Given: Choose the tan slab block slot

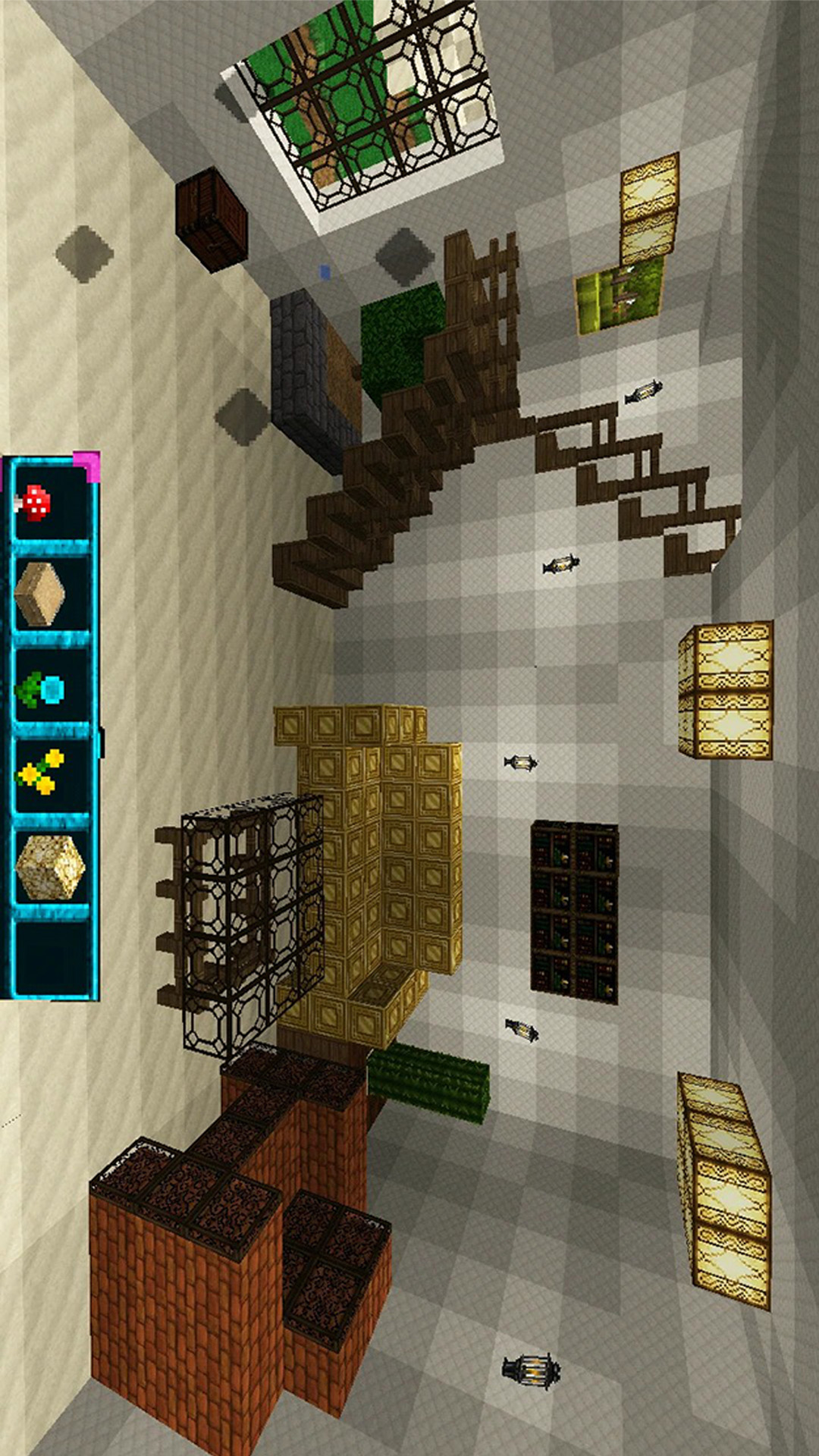Looking at the screenshot, I should [50, 595].
